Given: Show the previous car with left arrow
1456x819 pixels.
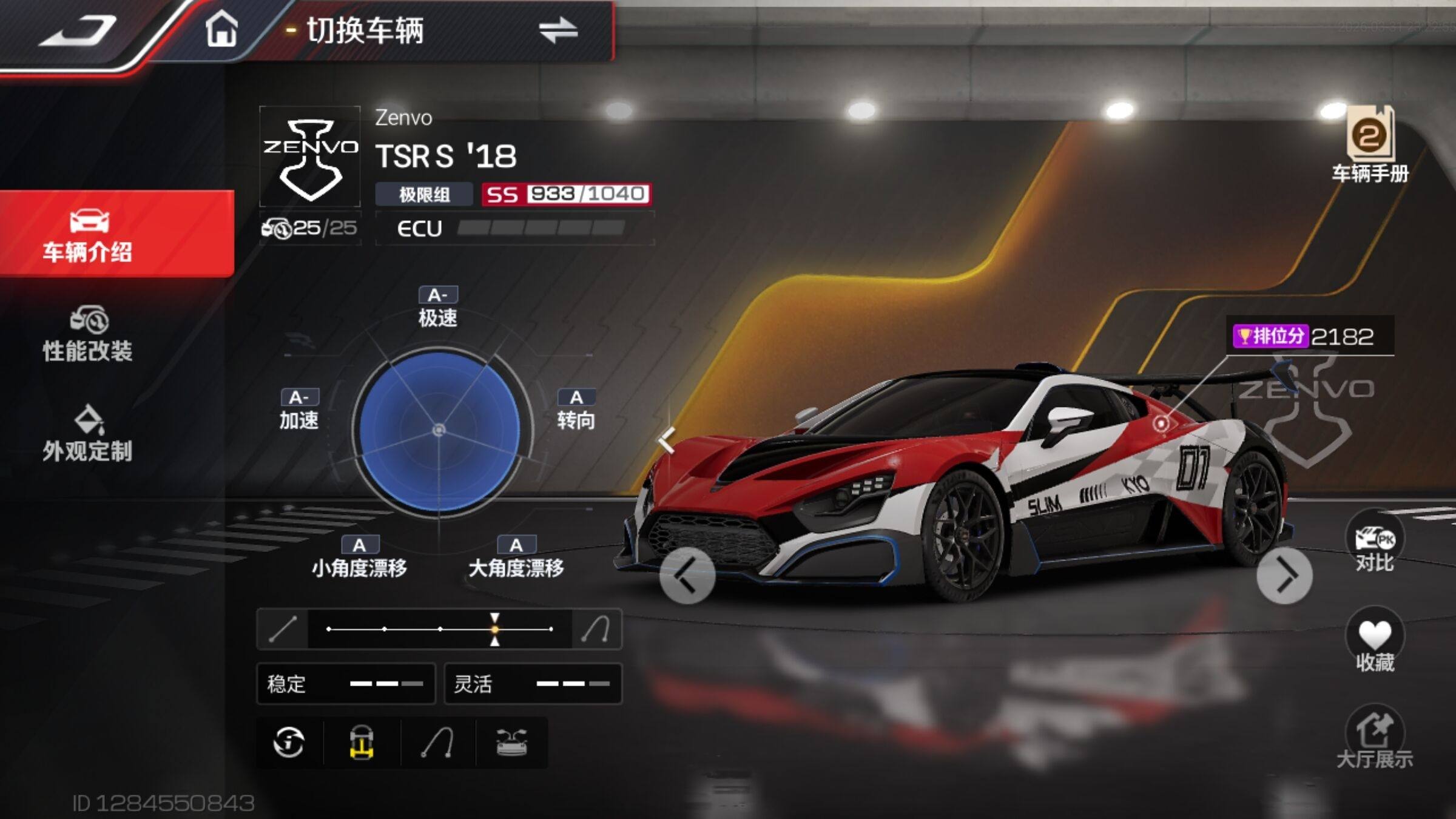Looking at the screenshot, I should tap(687, 576).
